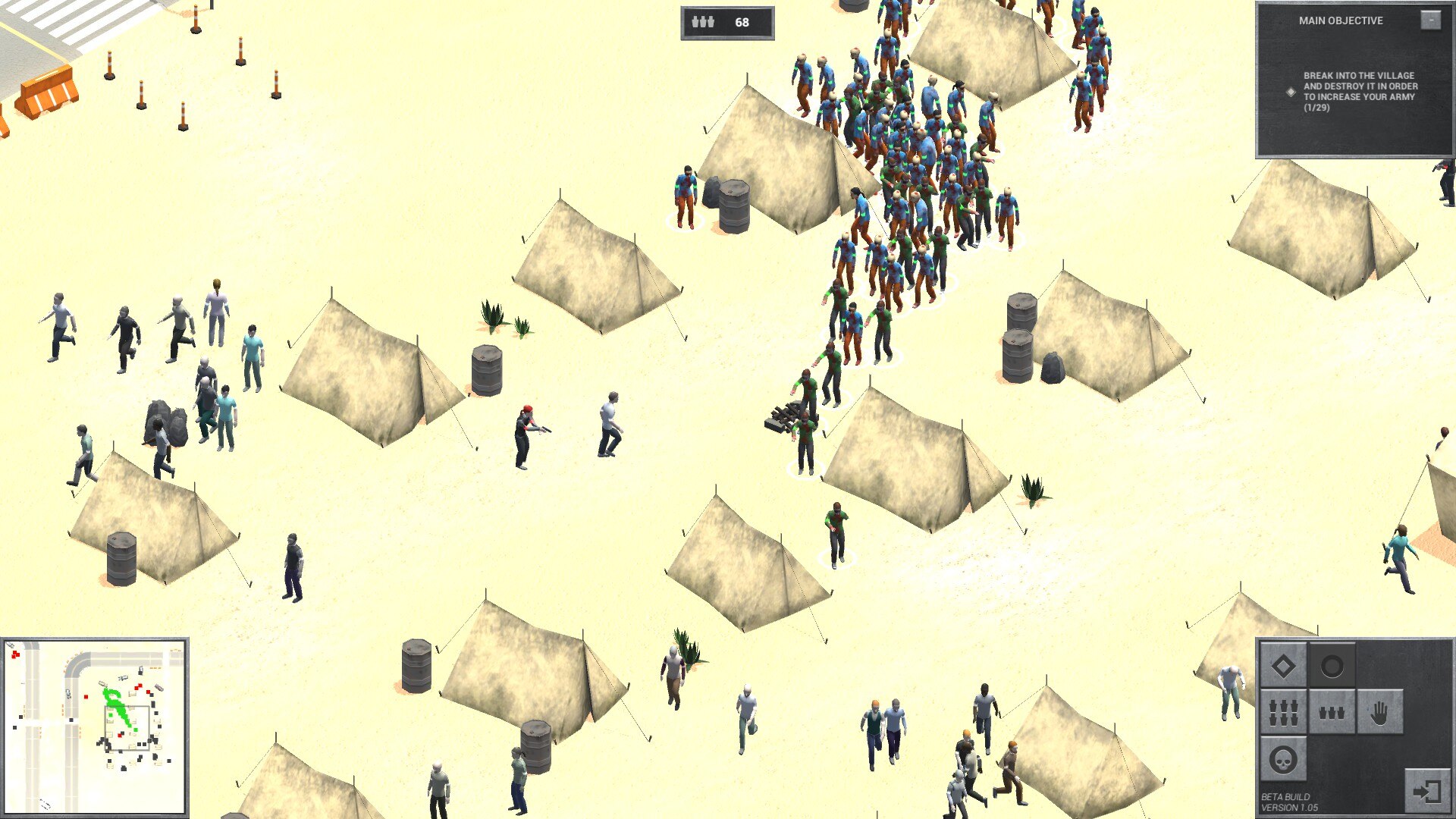Image resolution: width=1456 pixels, height=819 pixels.
Task: Click on the minimap
Action: pos(95,726)
